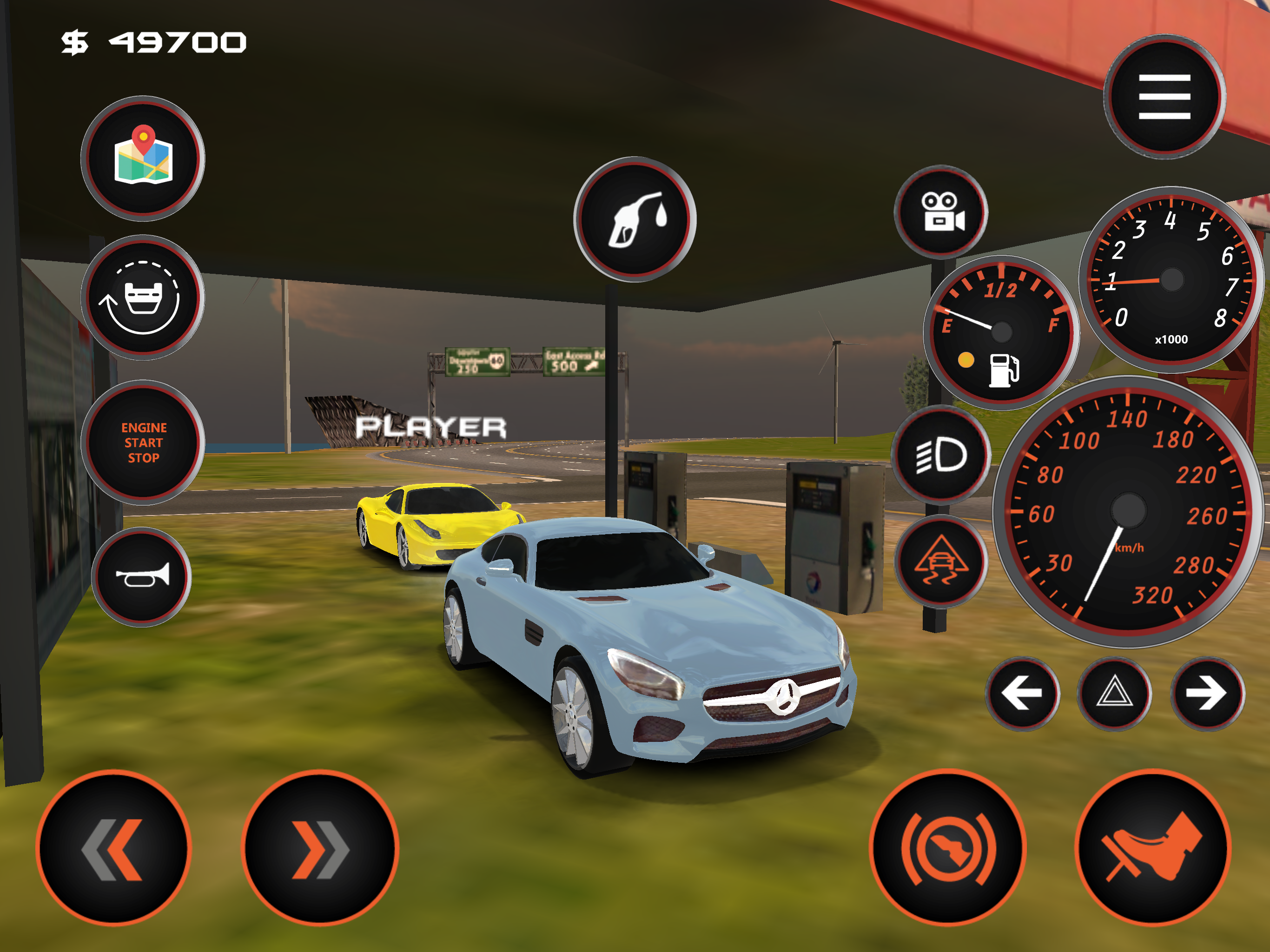Toggle the traction control skid icon
The image size is (1270, 952).
click(x=941, y=561)
